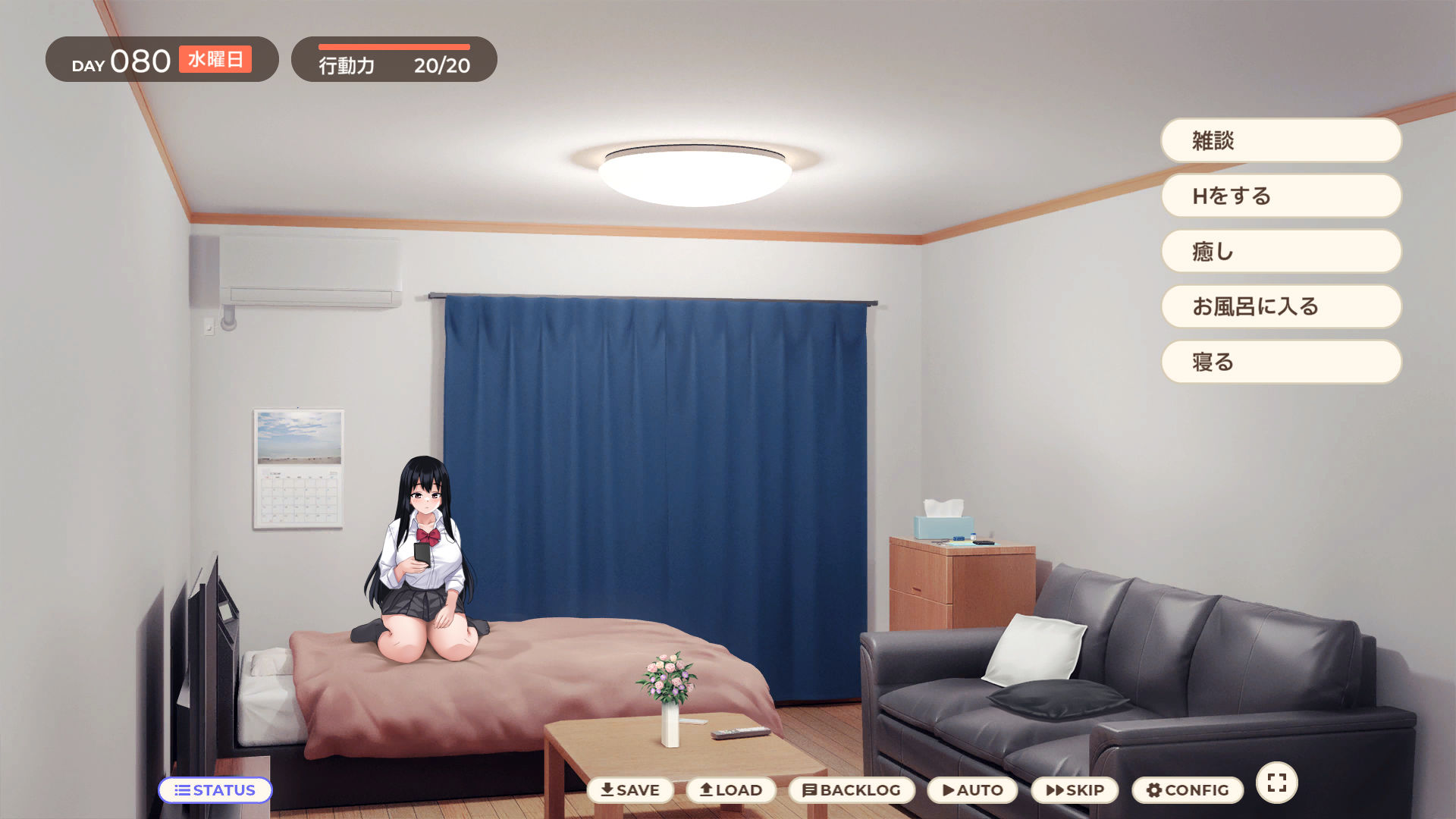
Task: Click the SKIP double-arrow icon
Action: tap(1056, 789)
